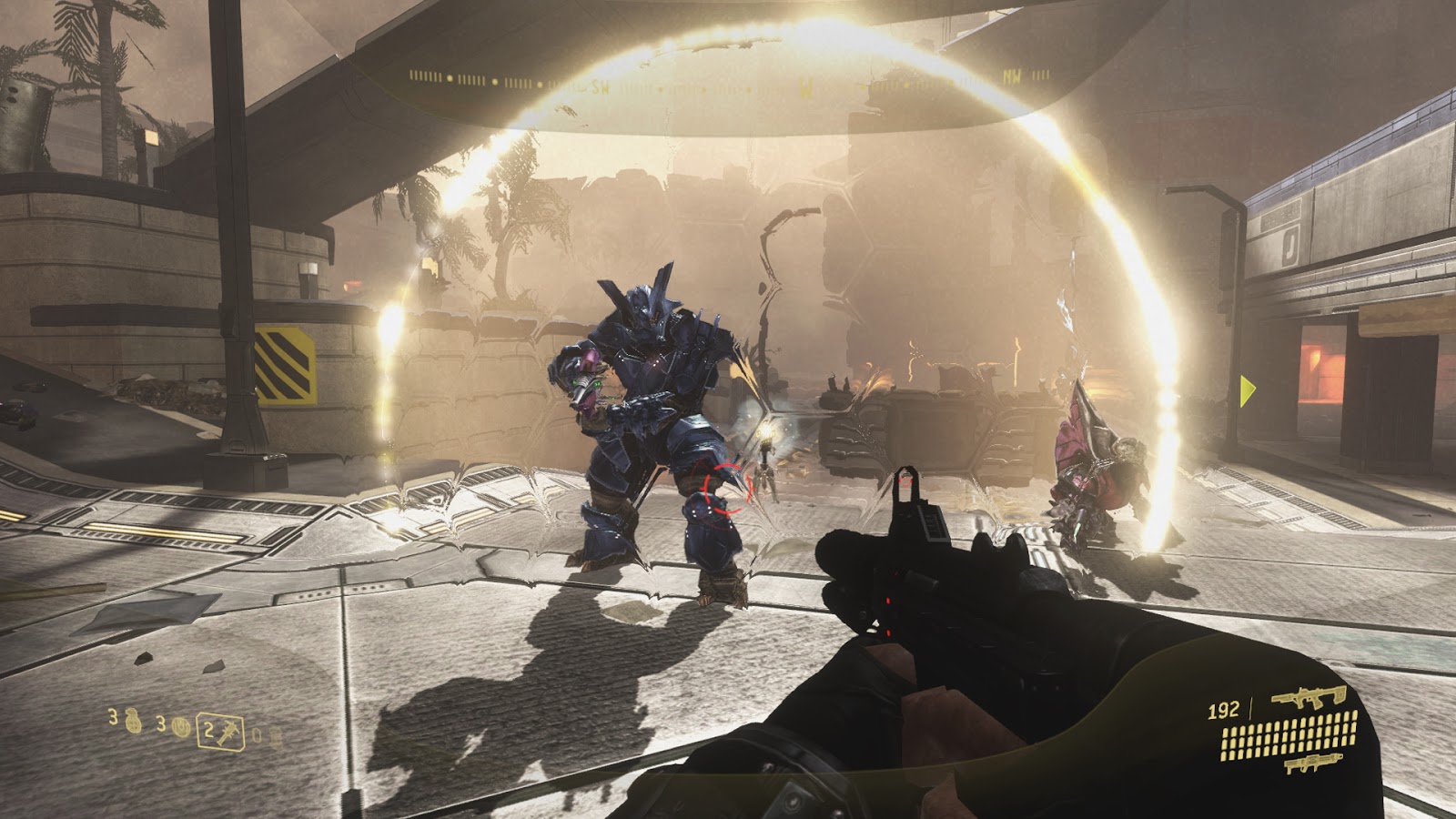Viewport: 1456px width, 819px height.
Task: Select the SW heading on the compass
Action: [x=601, y=86]
